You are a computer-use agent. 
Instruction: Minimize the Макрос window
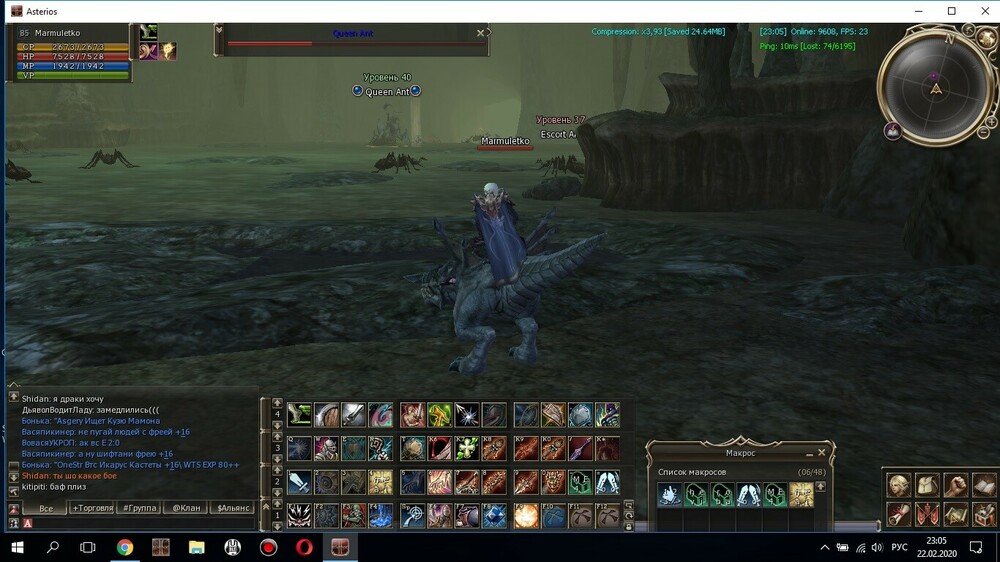pos(808,453)
